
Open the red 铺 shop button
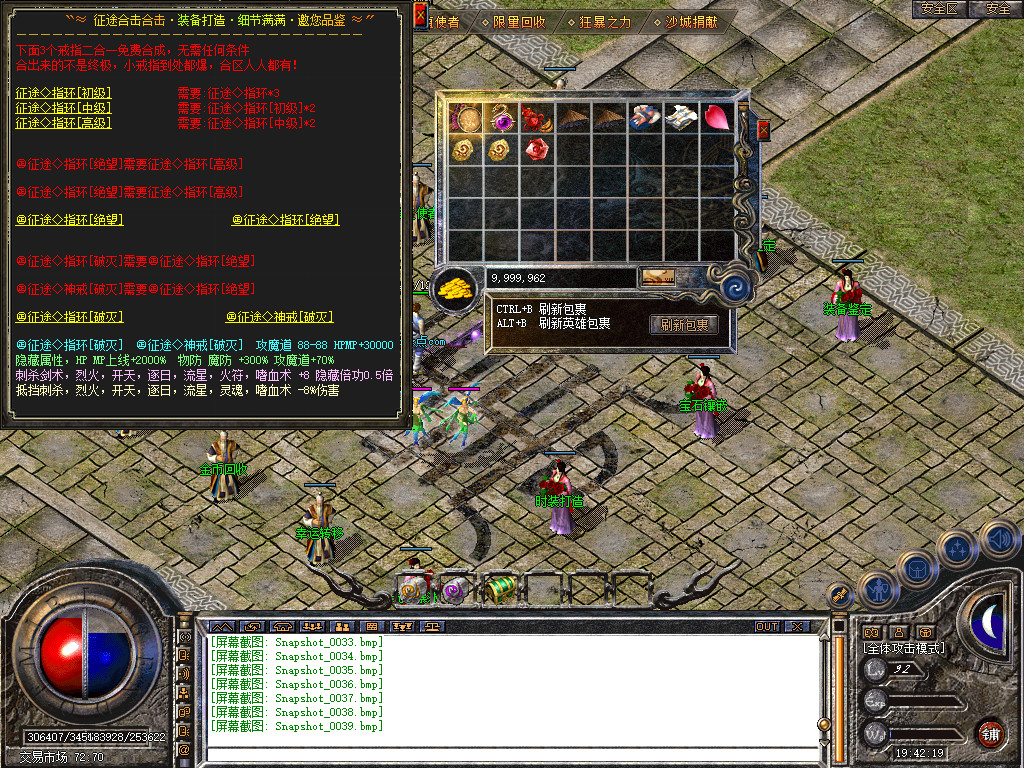coord(990,732)
